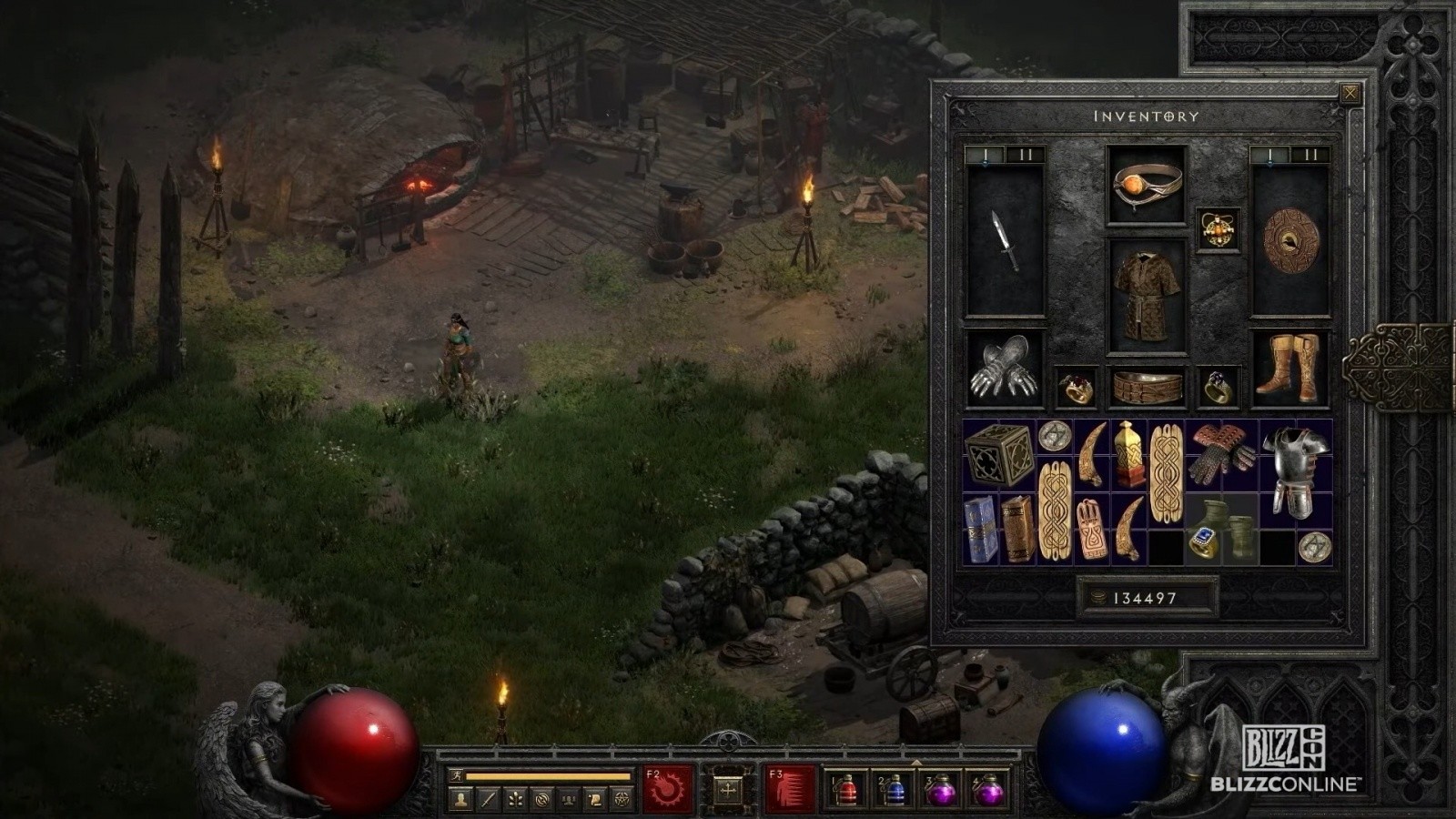Select the equipped silver gauntlets
Image resolution: width=1456 pixels, height=819 pixels.
click(1004, 369)
